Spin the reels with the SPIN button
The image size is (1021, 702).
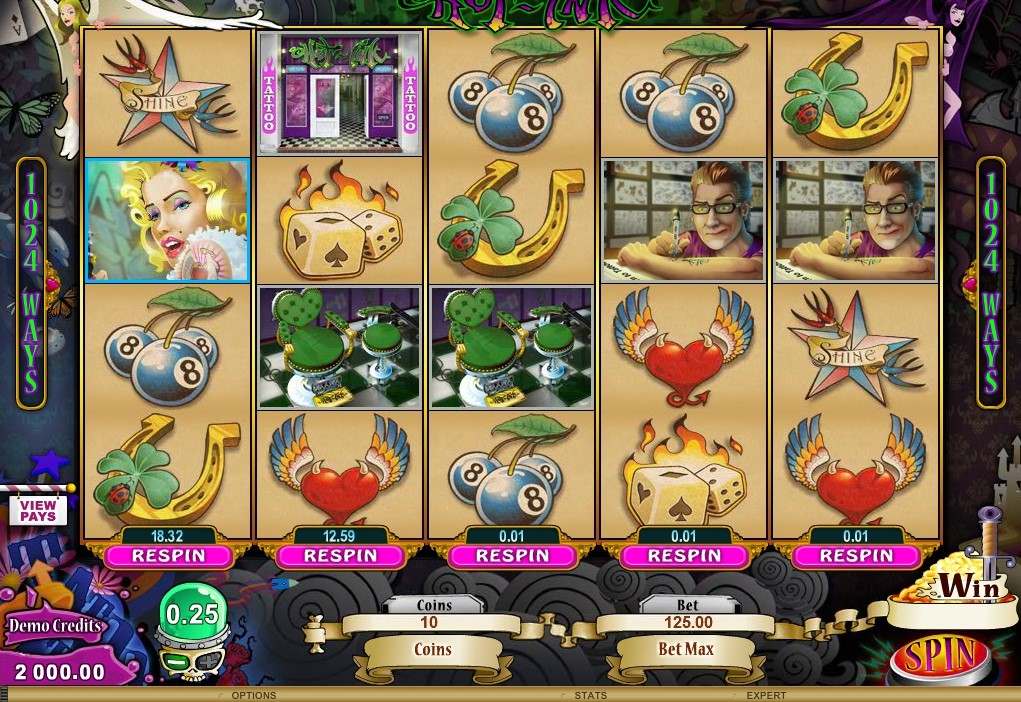pos(940,656)
